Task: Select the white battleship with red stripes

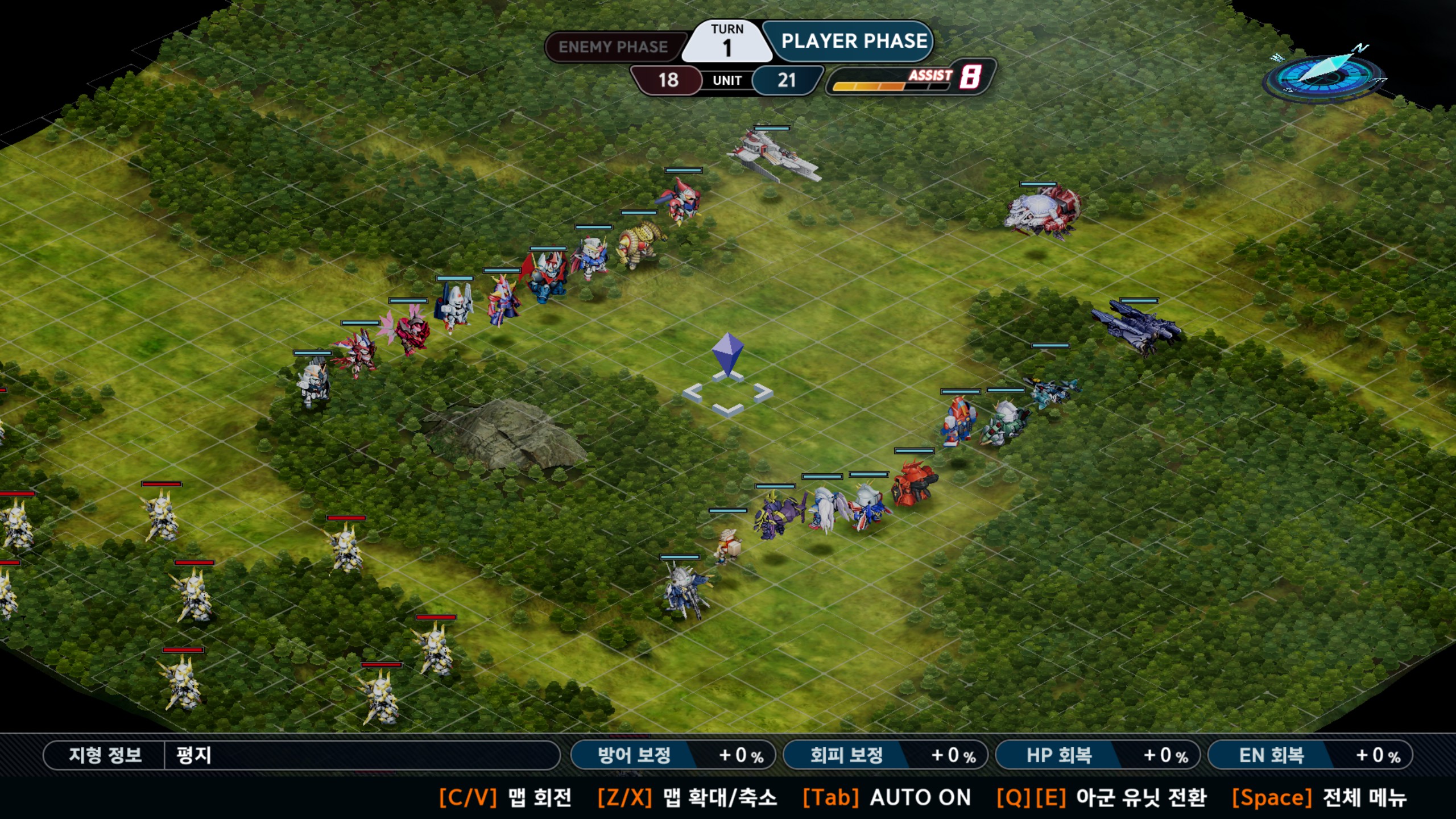Action: [x=775, y=155]
